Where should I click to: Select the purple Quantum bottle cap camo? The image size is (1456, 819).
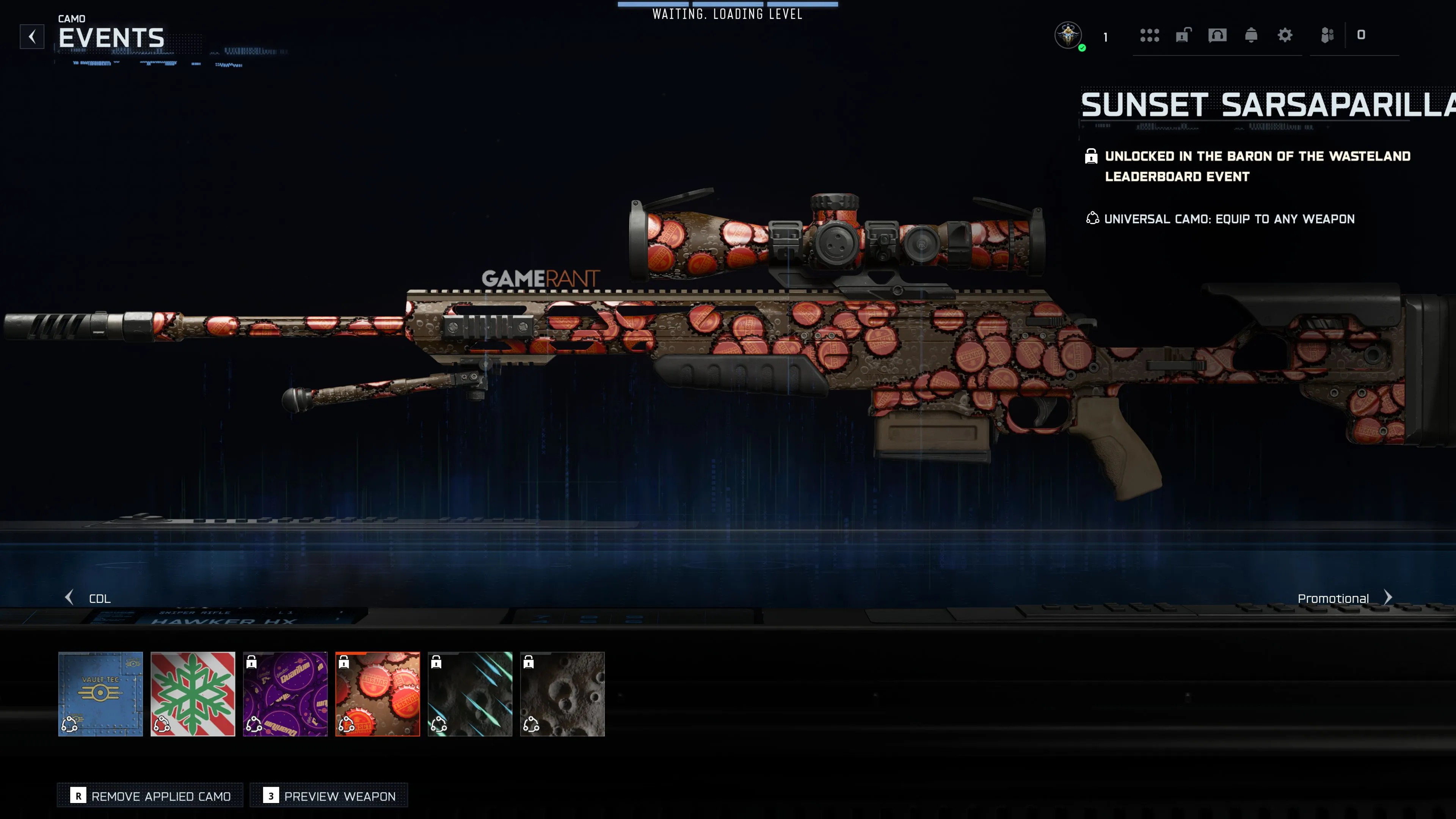click(285, 693)
